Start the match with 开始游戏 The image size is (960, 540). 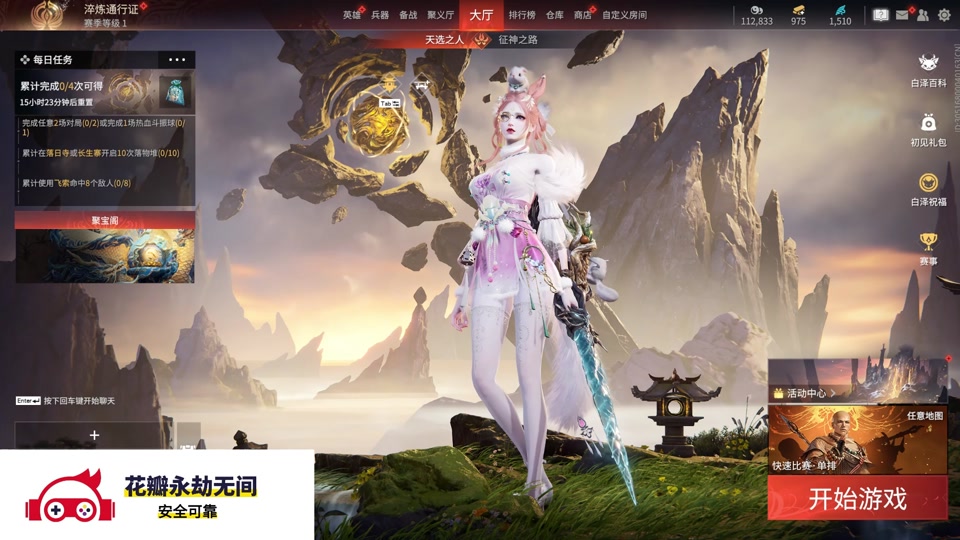coord(857,498)
